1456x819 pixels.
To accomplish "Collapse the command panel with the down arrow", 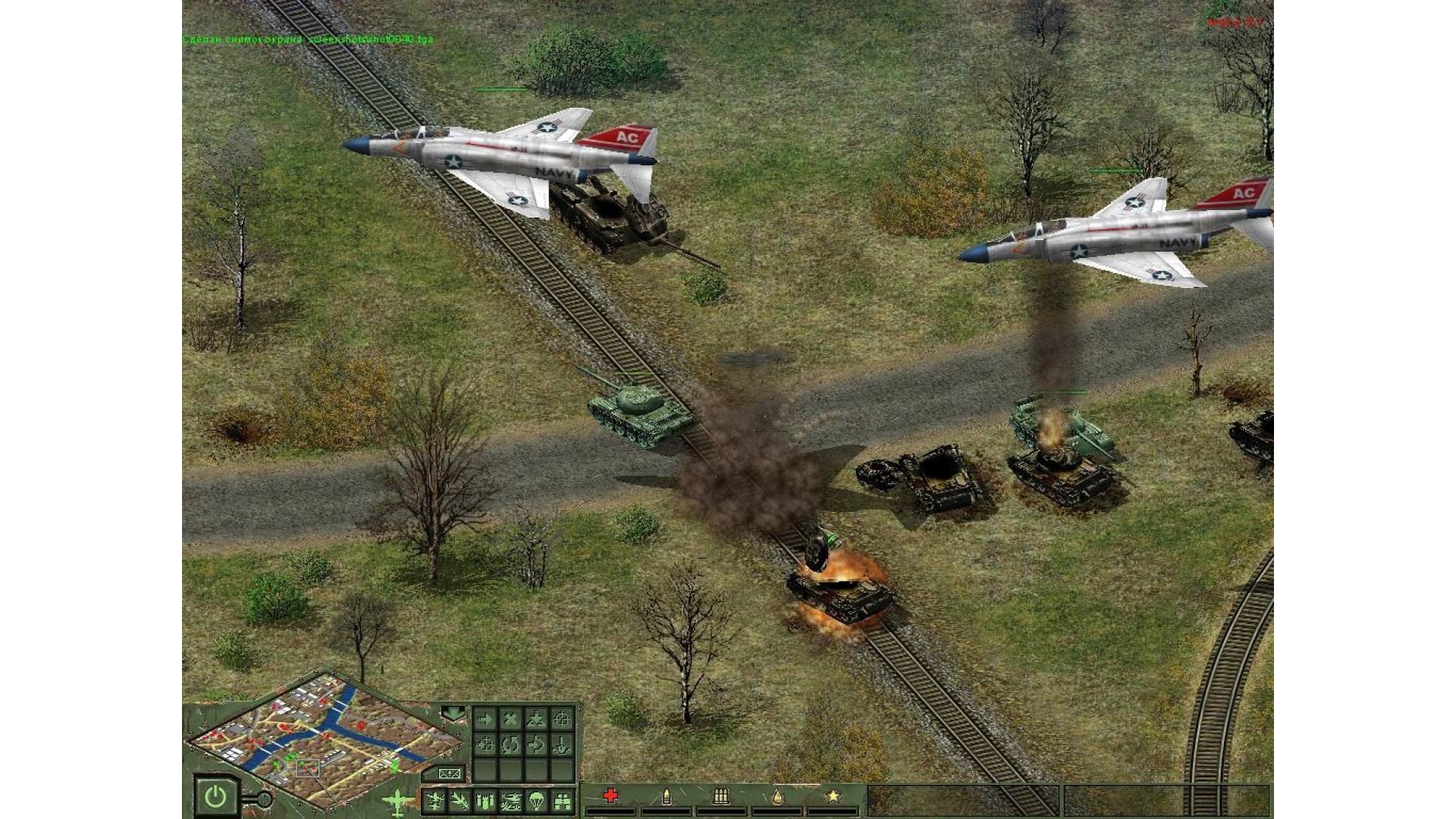I will tap(453, 713).
